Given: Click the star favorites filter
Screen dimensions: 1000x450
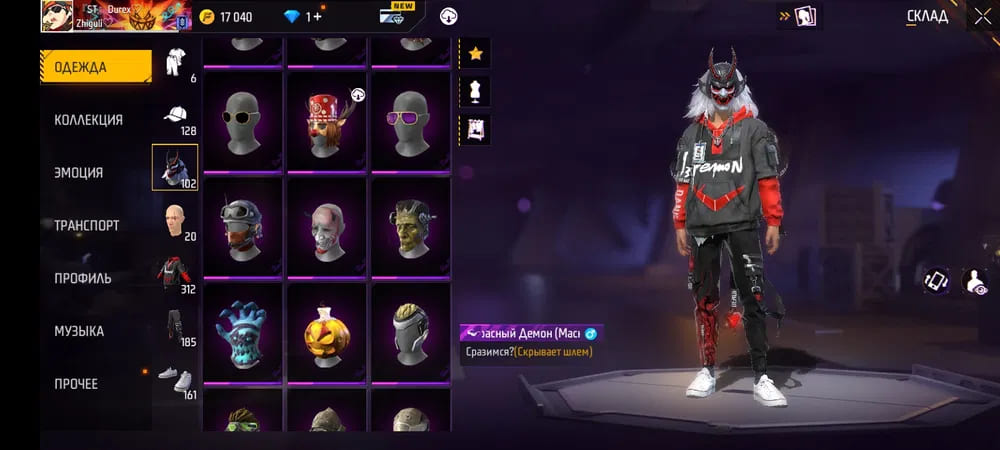Looking at the screenshot, I should click(475, 53).
